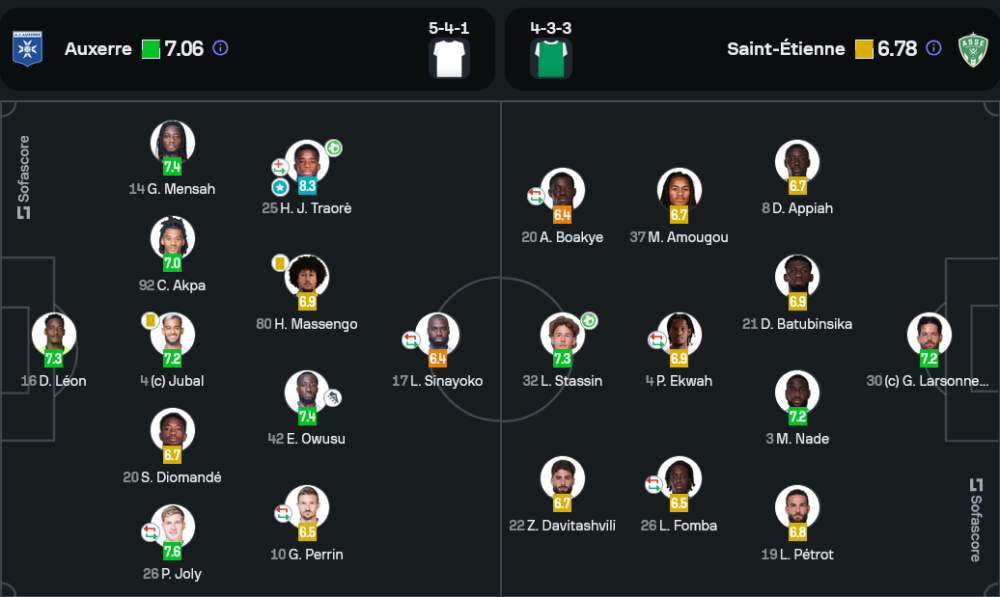This screenshot has width=1000, height=597.
Task: Open P. Ekwah's player card
Action: [x=680, y=336]
